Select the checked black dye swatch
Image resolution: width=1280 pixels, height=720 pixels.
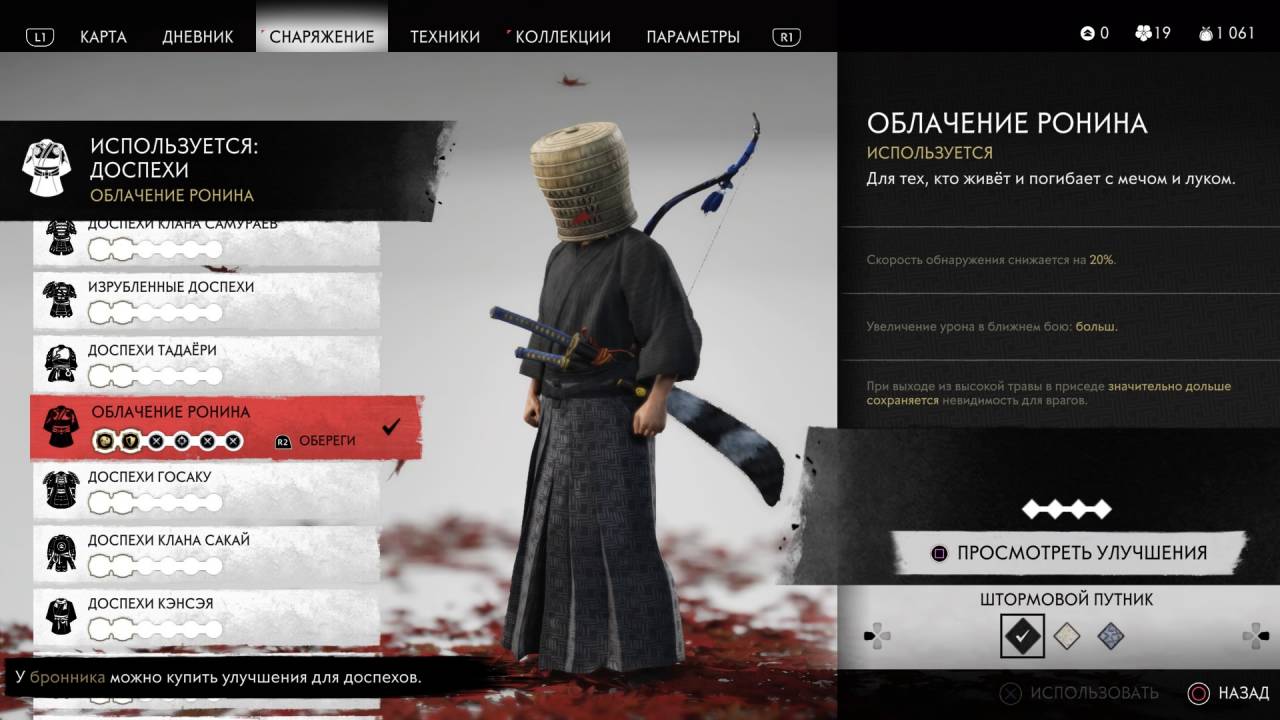pos(1022,635)
